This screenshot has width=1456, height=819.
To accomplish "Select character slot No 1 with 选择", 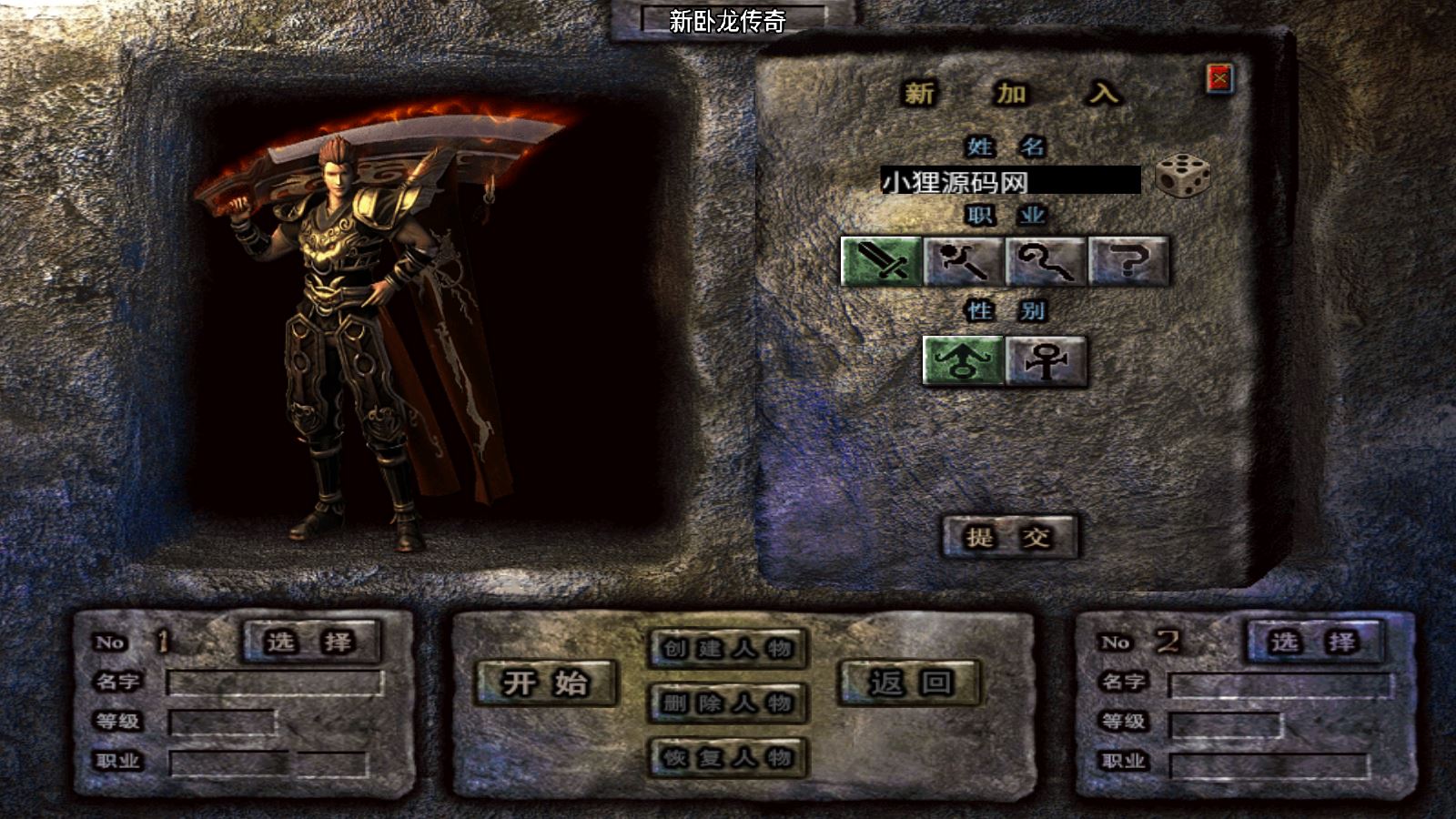I will click(310, 642).
